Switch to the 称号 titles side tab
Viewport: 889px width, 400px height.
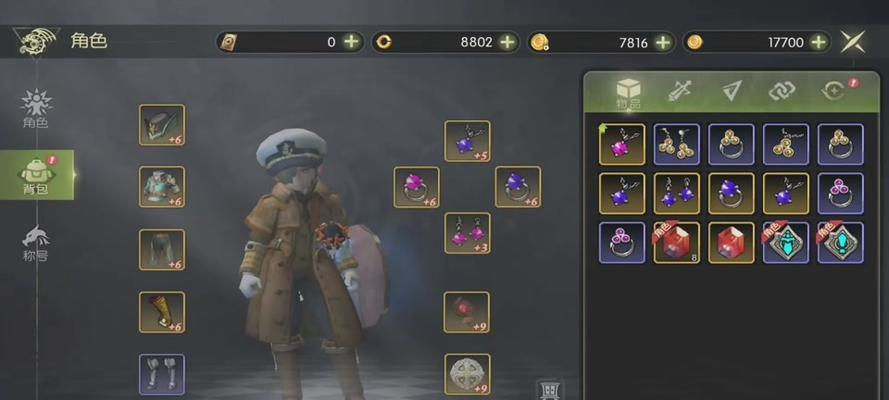[36, 243]
